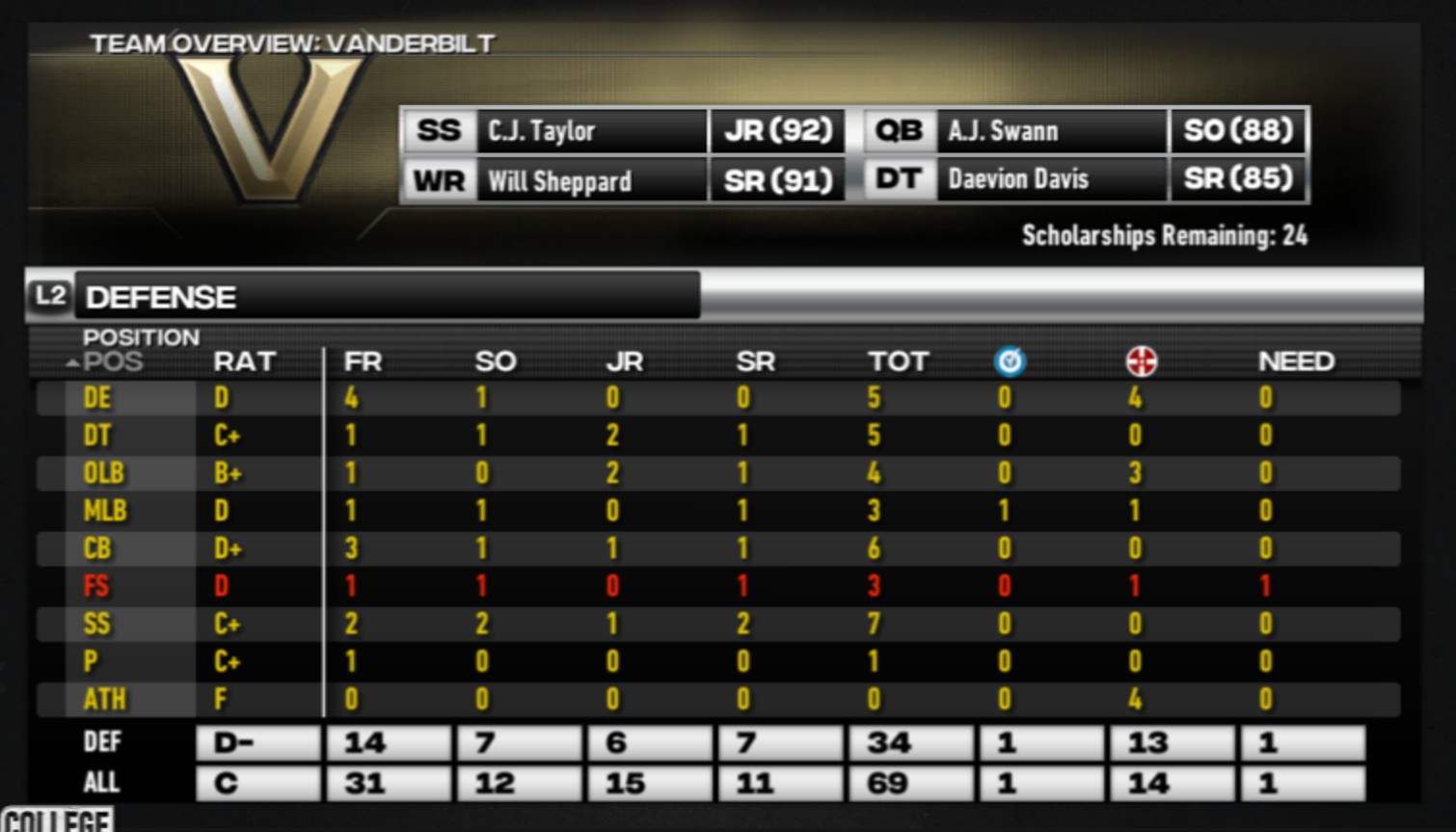Pick the red FS position row
The image size is (1456, 832).
(x=96, y=586)
